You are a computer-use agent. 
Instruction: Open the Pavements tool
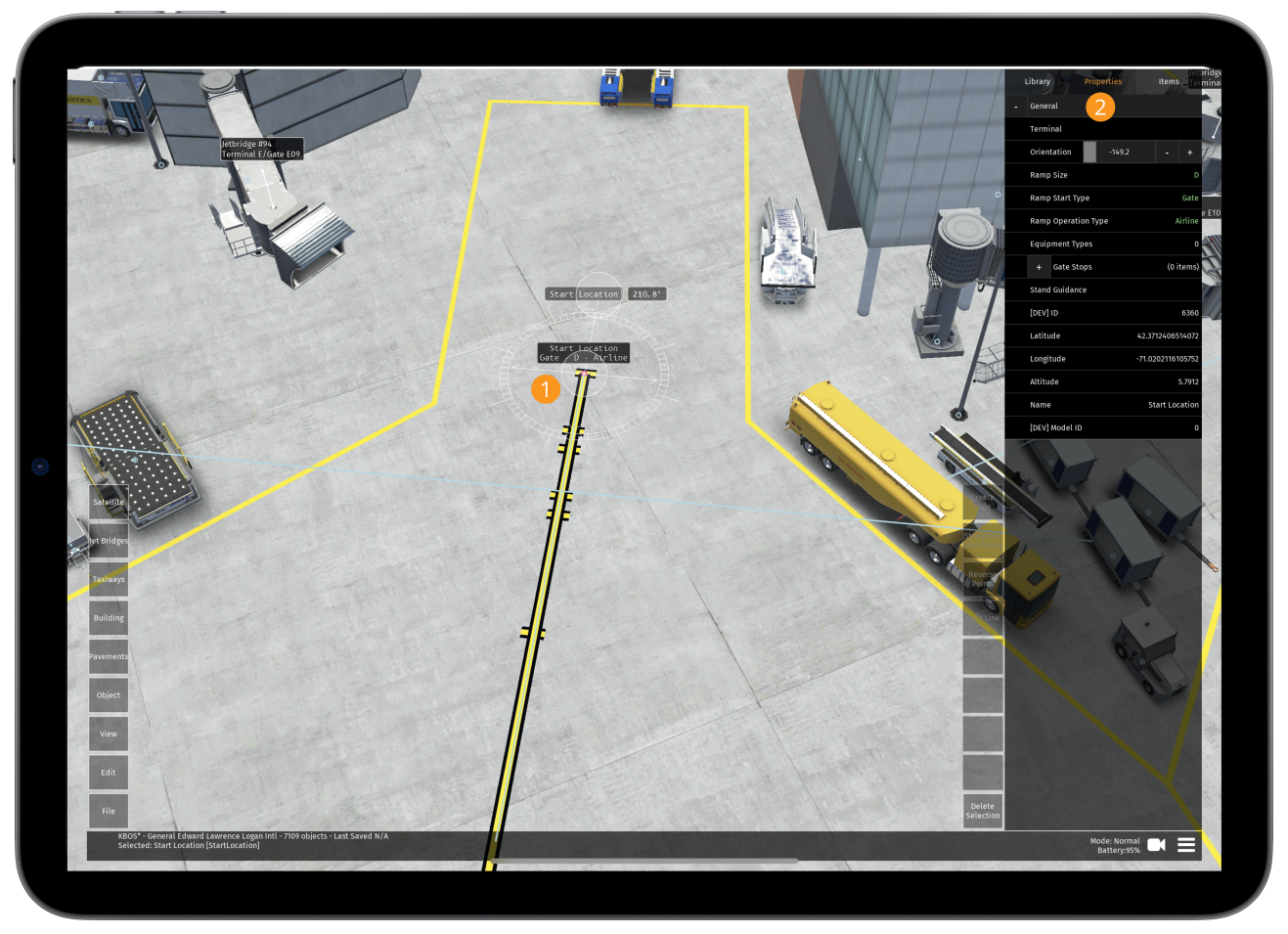108,656
